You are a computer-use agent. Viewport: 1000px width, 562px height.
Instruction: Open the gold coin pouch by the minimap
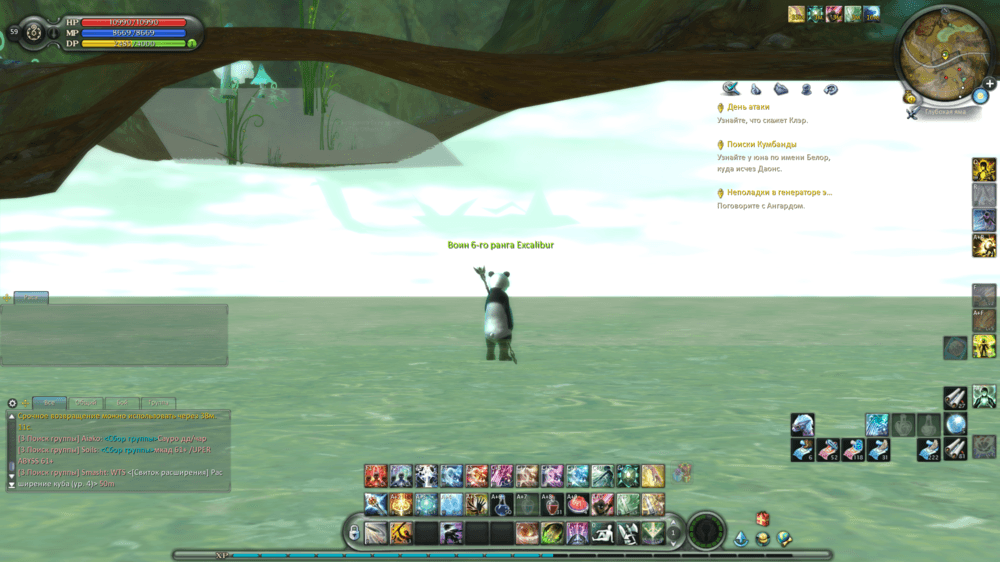coord(910,97)
